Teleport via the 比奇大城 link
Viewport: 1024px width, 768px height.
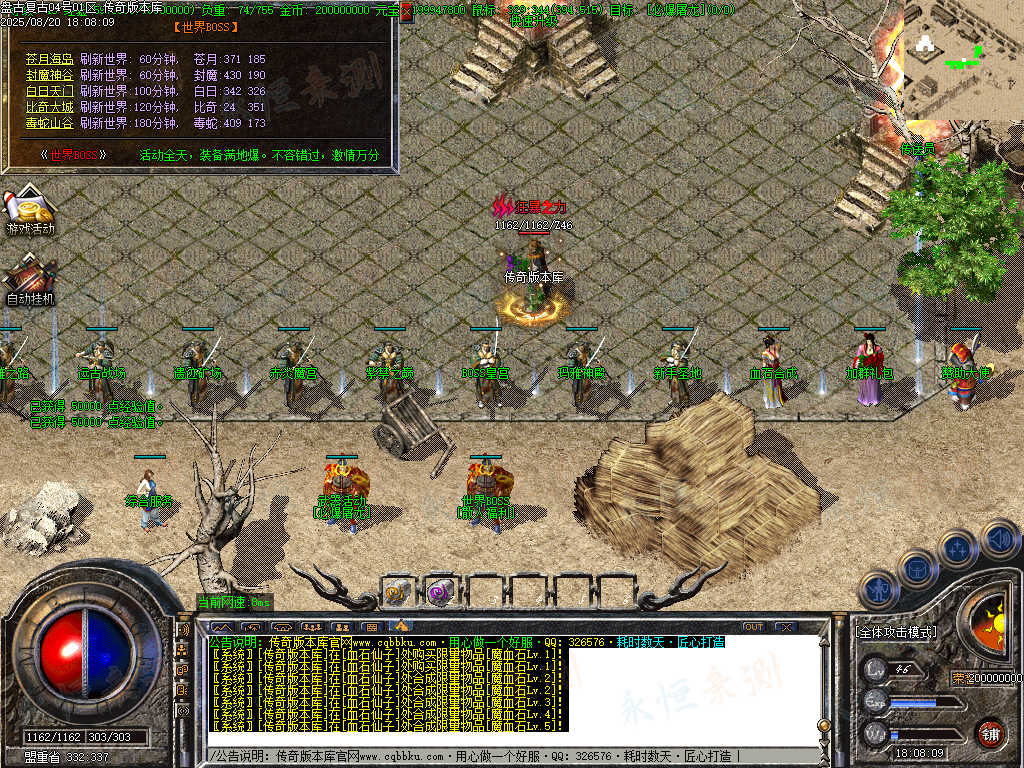[x=49, y=107]
